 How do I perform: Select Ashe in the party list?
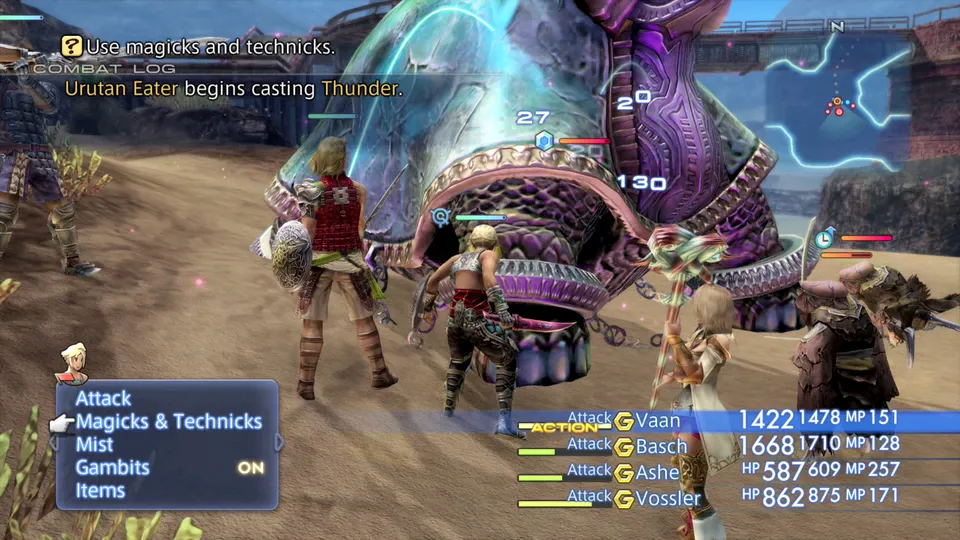(657, 472)
